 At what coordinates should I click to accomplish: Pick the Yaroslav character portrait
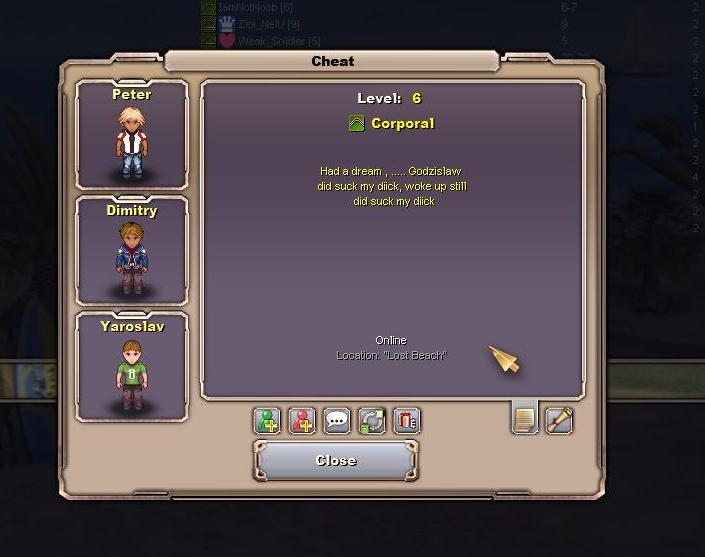click(x=132, y=367)
